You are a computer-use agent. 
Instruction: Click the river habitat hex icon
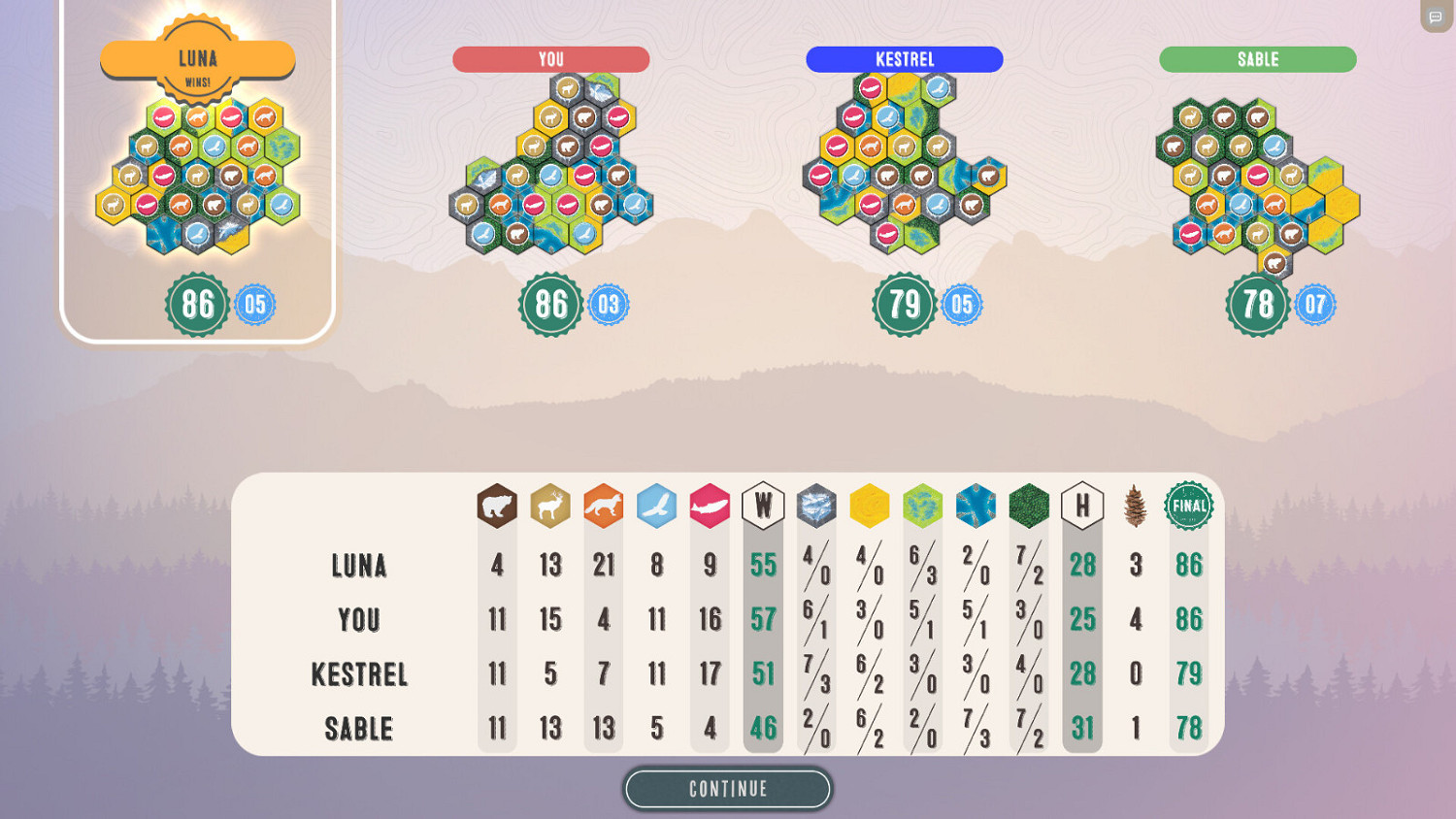(x=976, y=505)
